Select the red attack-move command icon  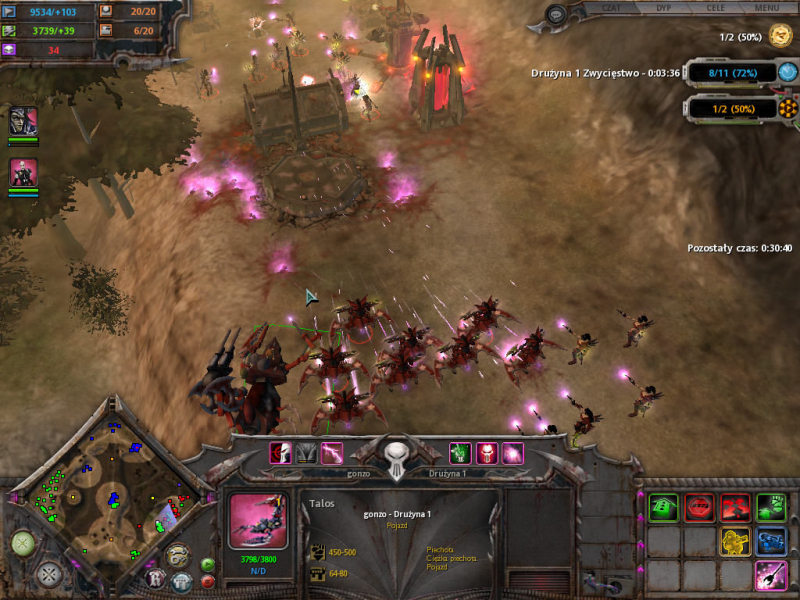pos(736,507)
